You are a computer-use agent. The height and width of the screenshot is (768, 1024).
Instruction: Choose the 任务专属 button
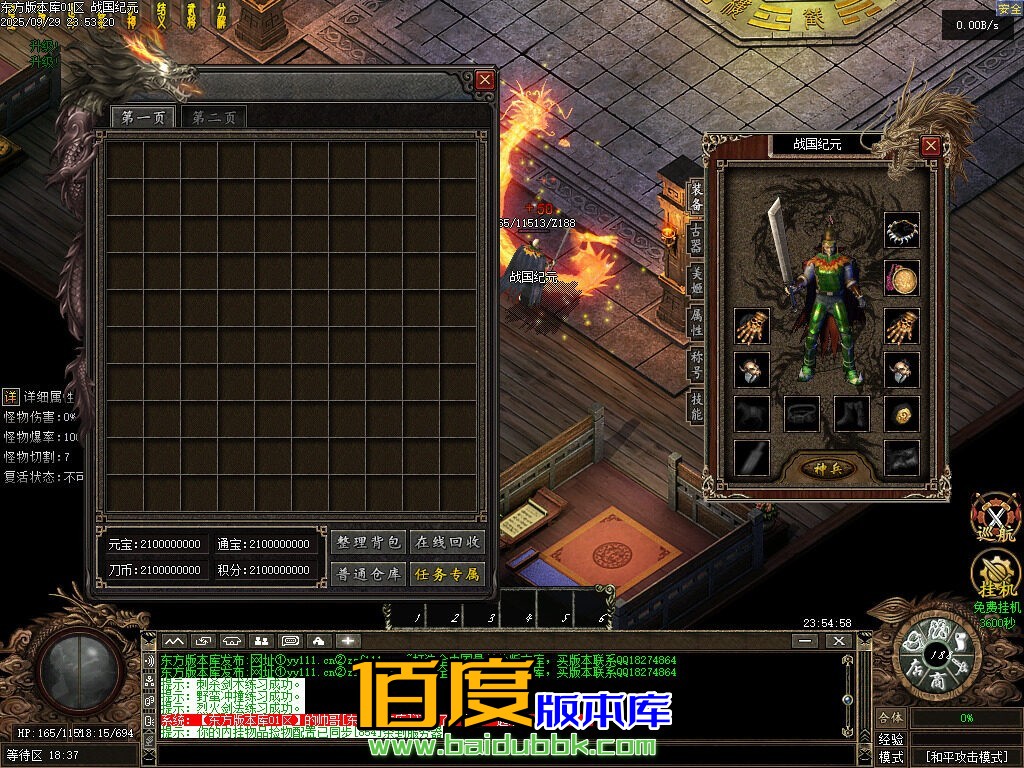pyautogui.click(x=449, y=574)
